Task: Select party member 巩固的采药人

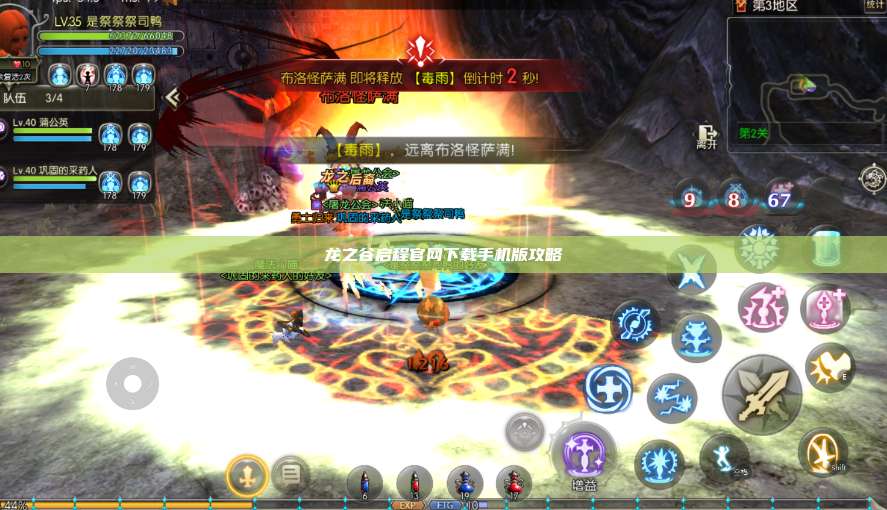Action: (55, 170)
